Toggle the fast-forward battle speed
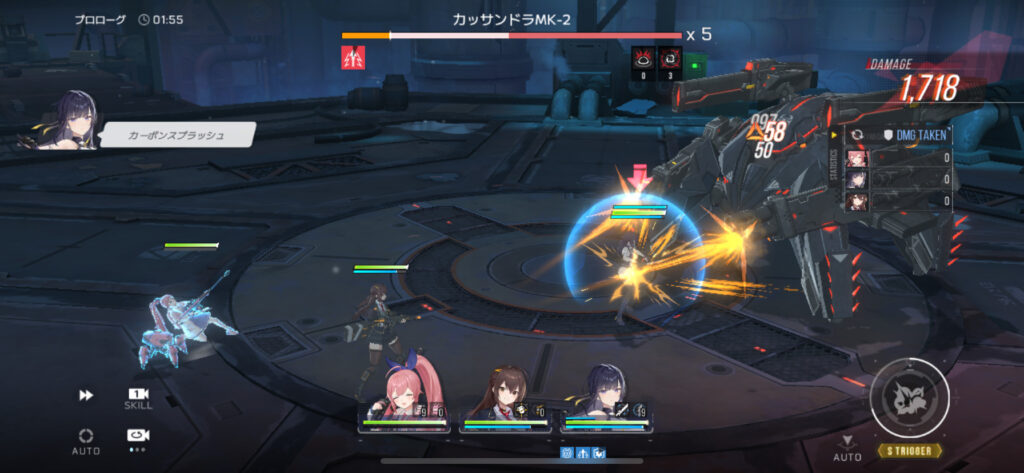This screenshot has height=473, width=1024. coord(86,396)
